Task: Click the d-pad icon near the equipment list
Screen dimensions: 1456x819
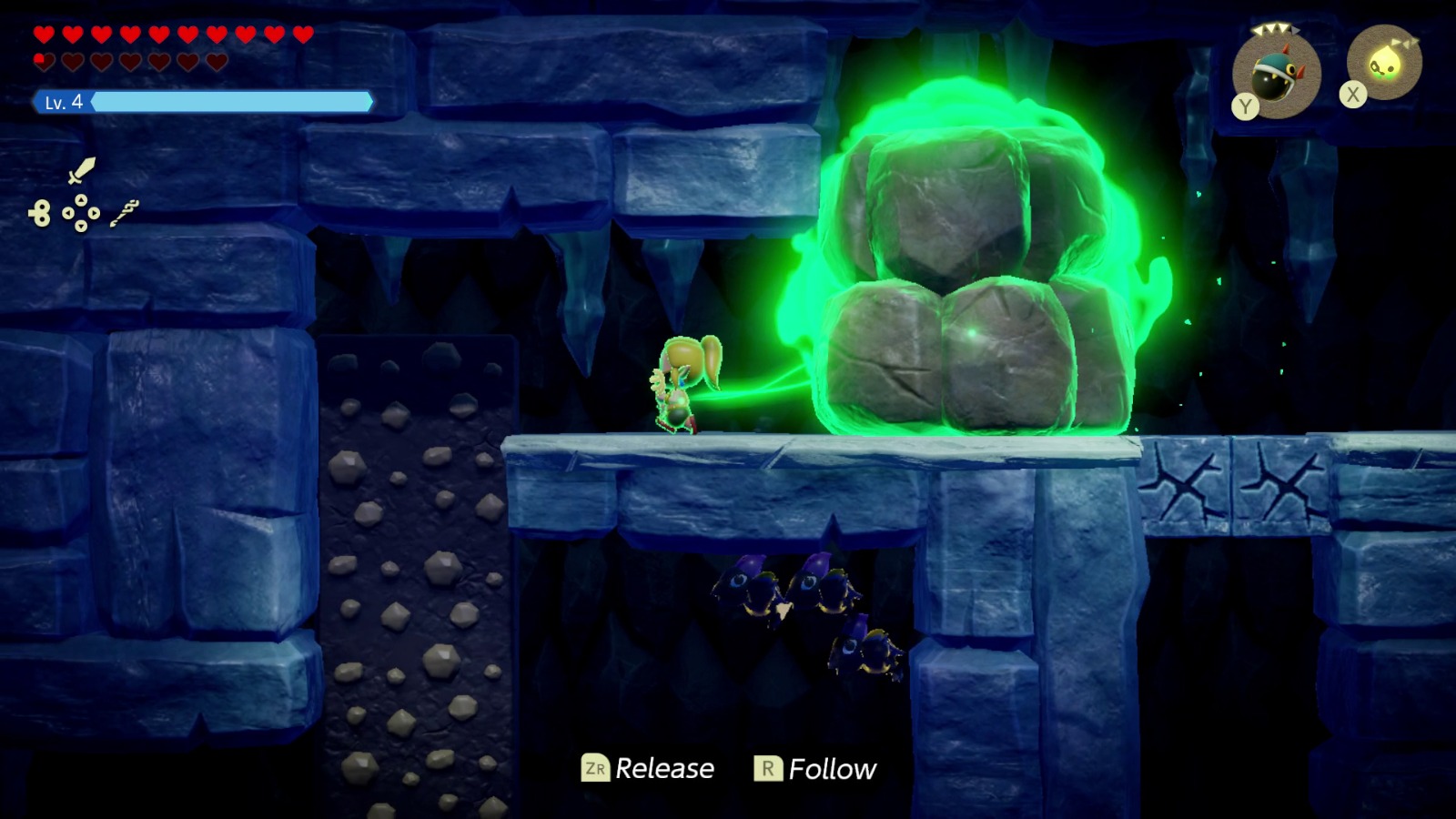Action: click(x=81, y=212)
